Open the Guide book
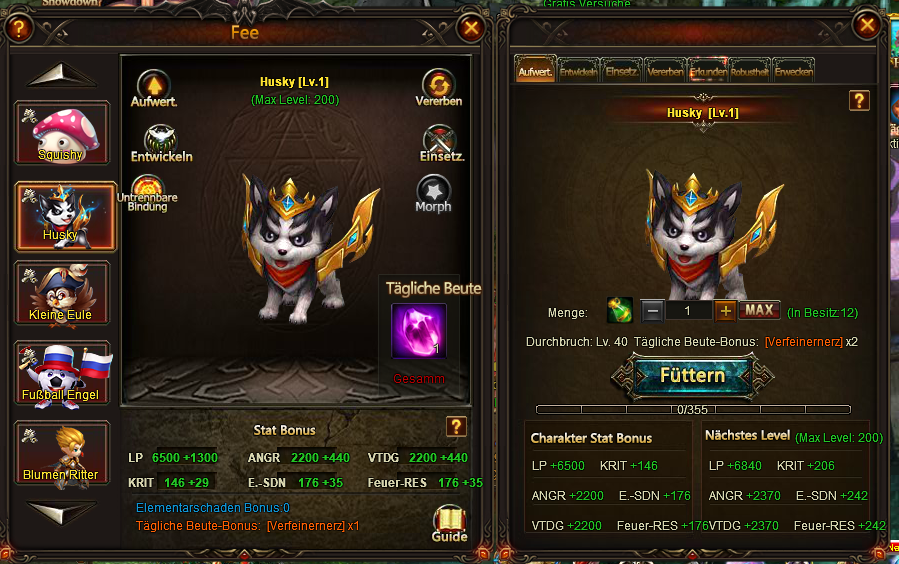The height and width of the screenshot is (564, 899). click(449, 522)
